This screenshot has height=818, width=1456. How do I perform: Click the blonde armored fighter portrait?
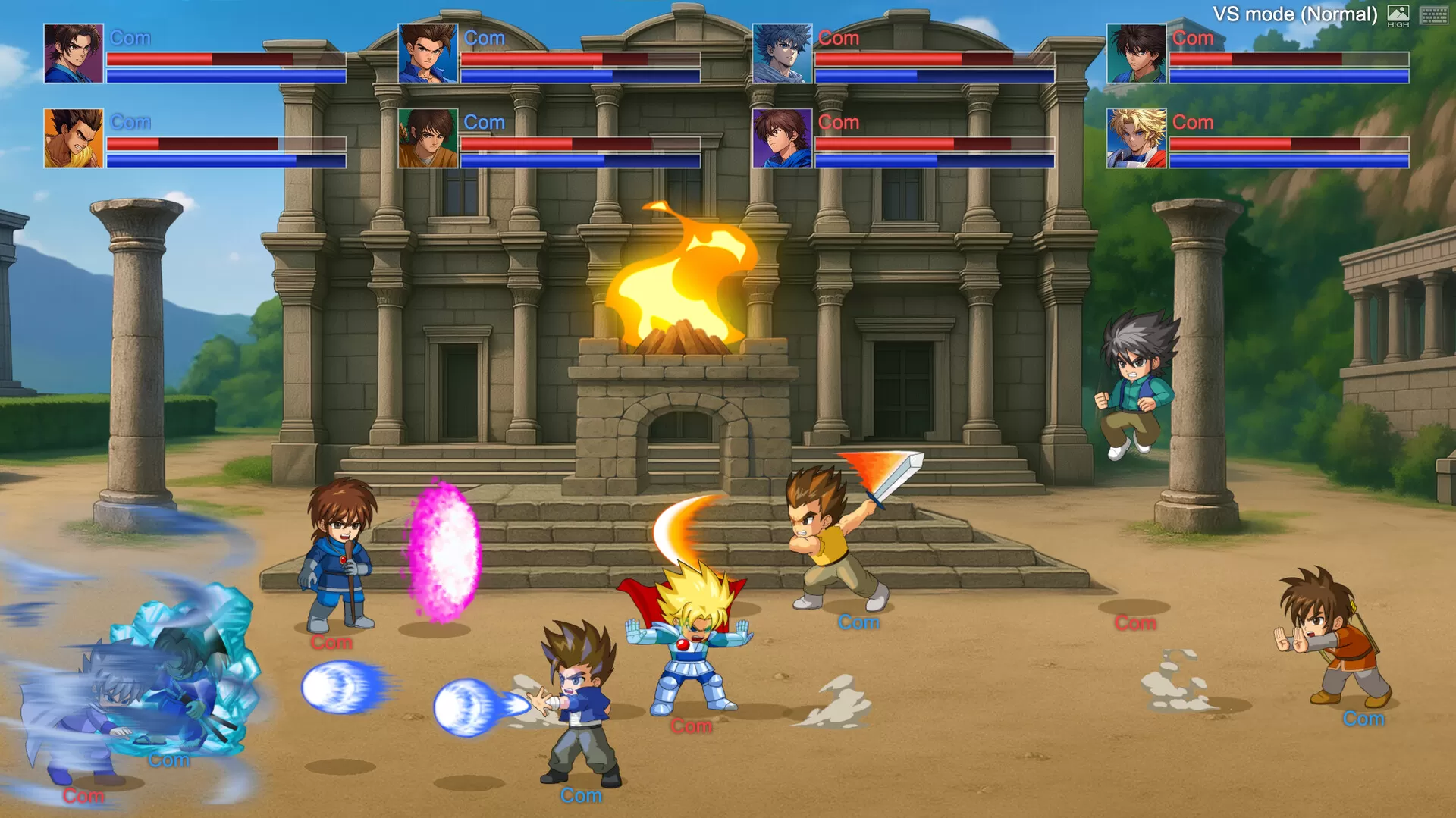coord(1134,136)
